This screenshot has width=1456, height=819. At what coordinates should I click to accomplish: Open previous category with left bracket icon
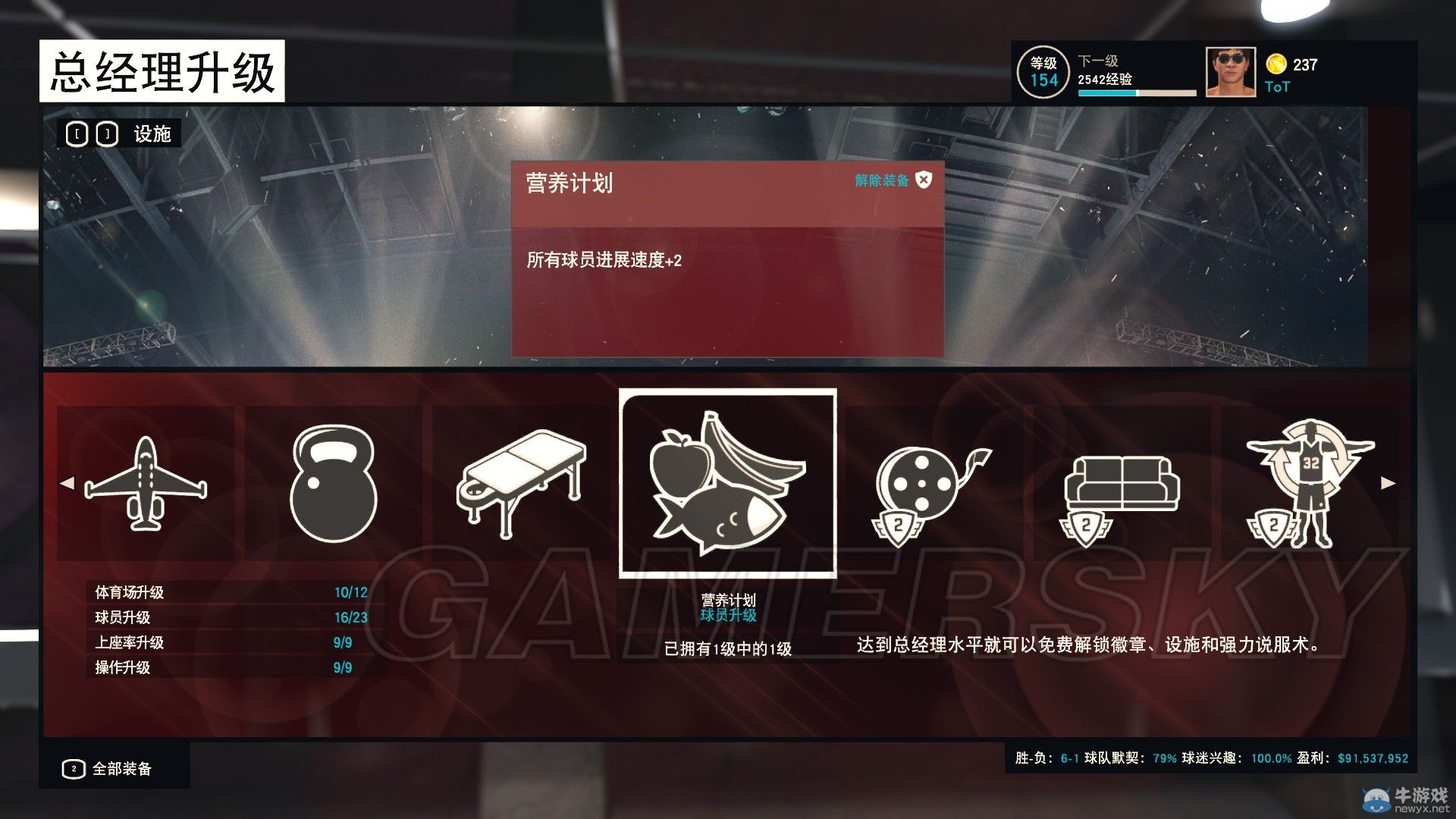76,134
